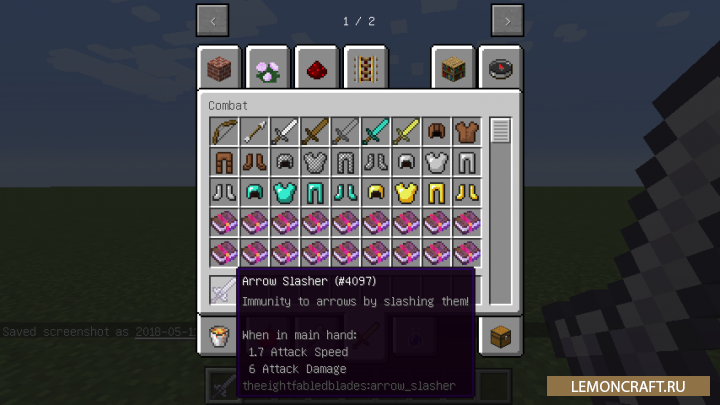The height and width of the screenshot is (405, 720).
Task: Choose the golden helmet slot
Action: click(375, 192)
